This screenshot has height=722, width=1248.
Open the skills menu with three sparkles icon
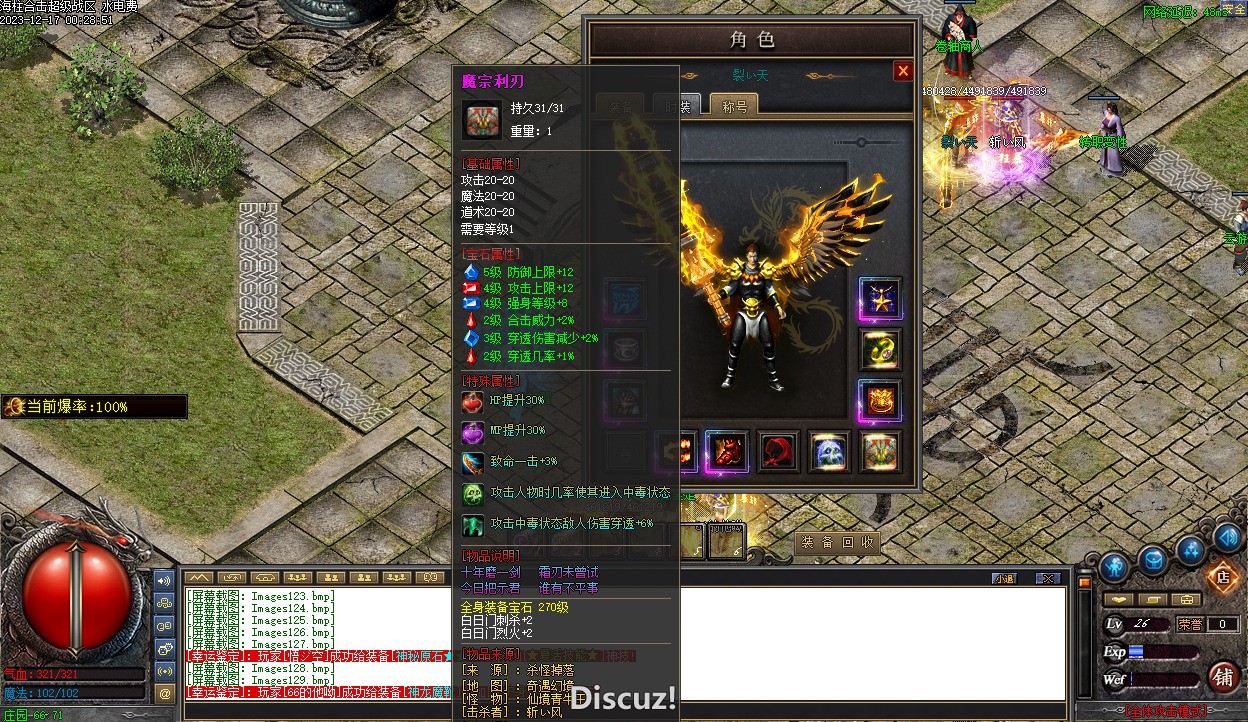(x=1190, y=549)
